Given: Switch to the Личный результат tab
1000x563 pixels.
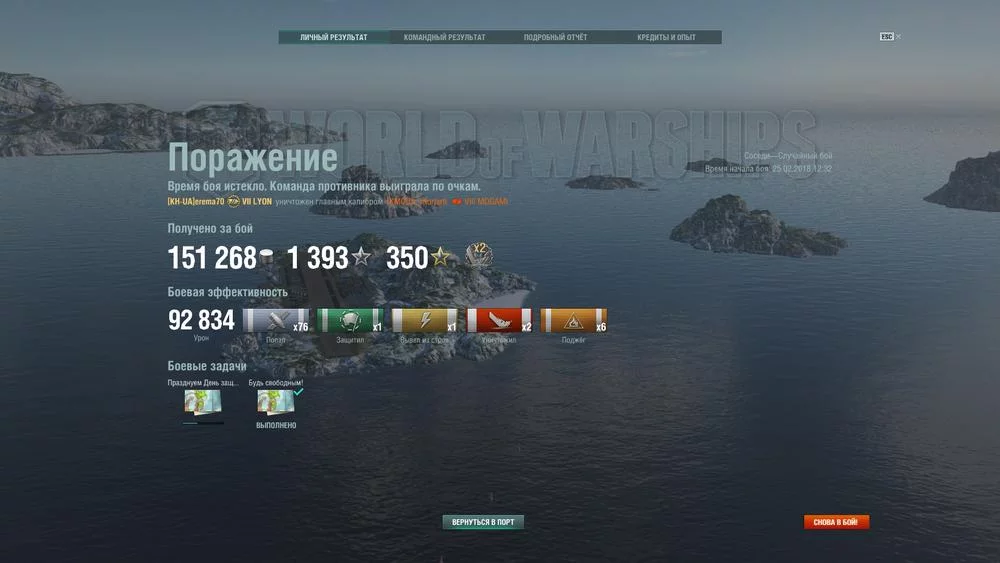Looking at the screenshot, I should pyautogui.click(x=334, y=38).
